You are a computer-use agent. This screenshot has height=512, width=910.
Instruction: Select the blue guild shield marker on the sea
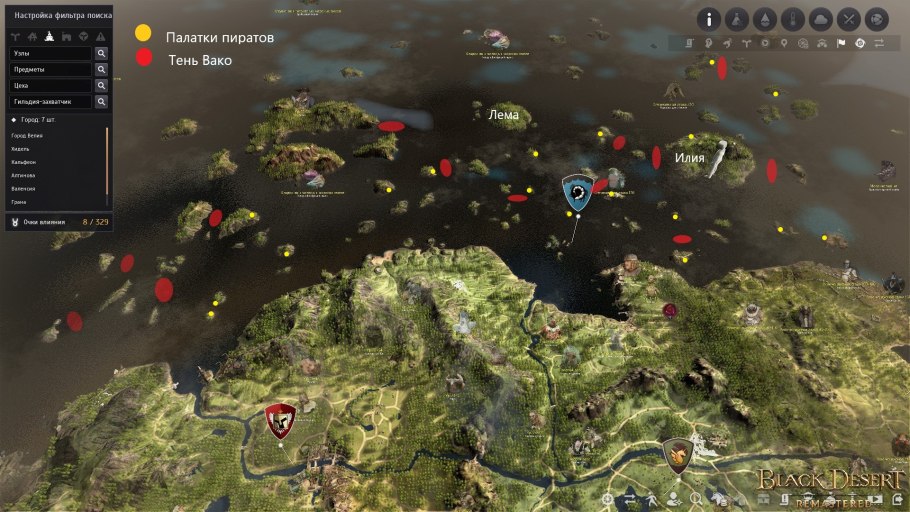tap(576, 192)
